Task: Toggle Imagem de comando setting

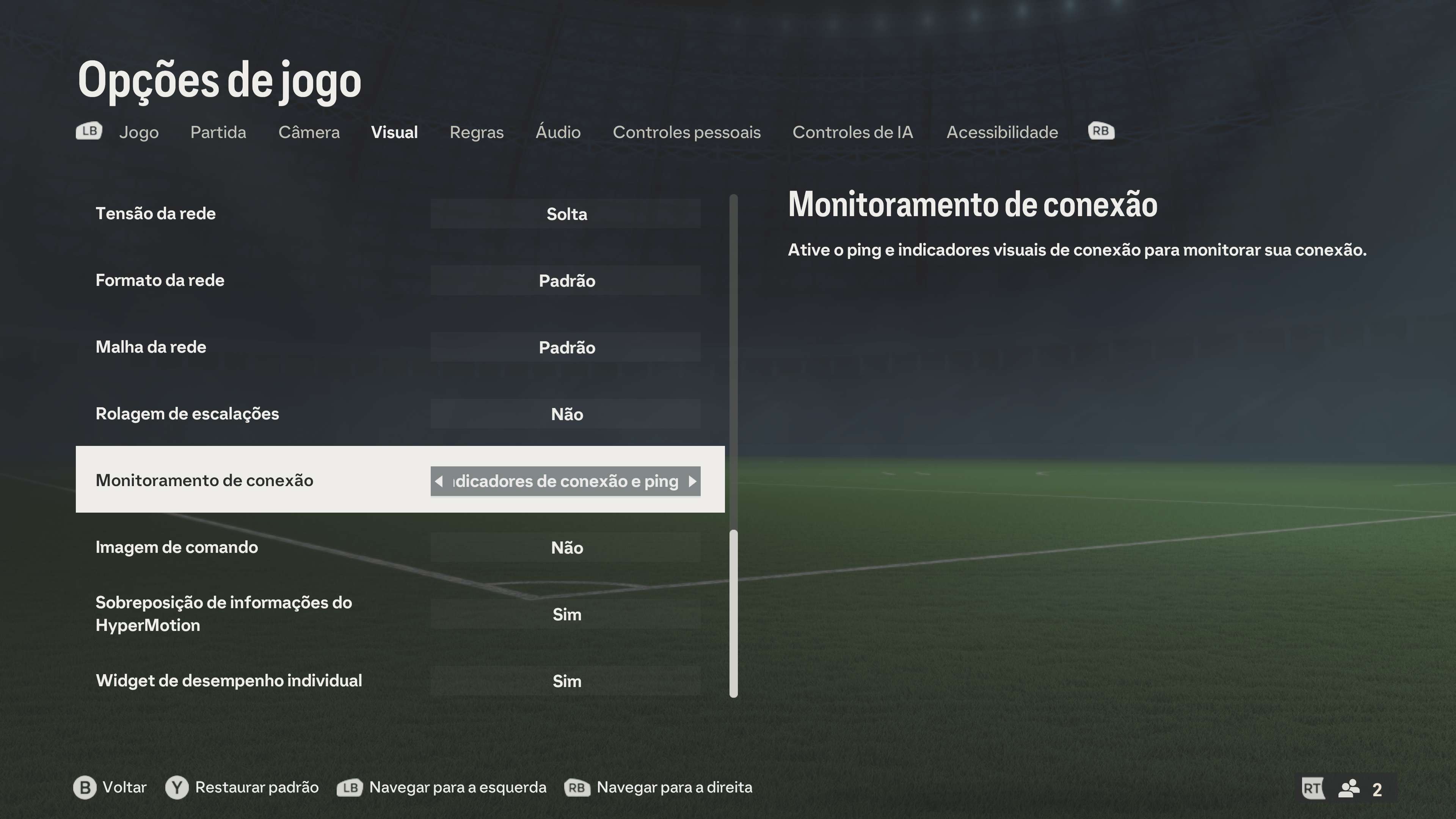Action: point(566,547)
